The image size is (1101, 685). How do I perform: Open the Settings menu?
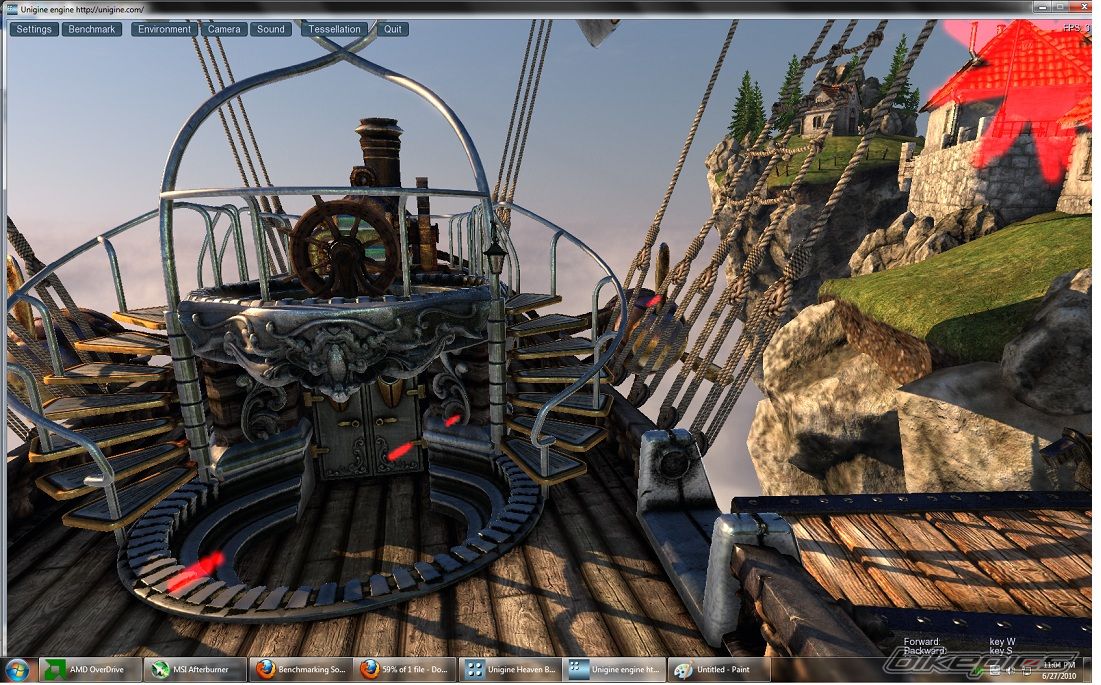pyautogui.click(x=34, y=29)
